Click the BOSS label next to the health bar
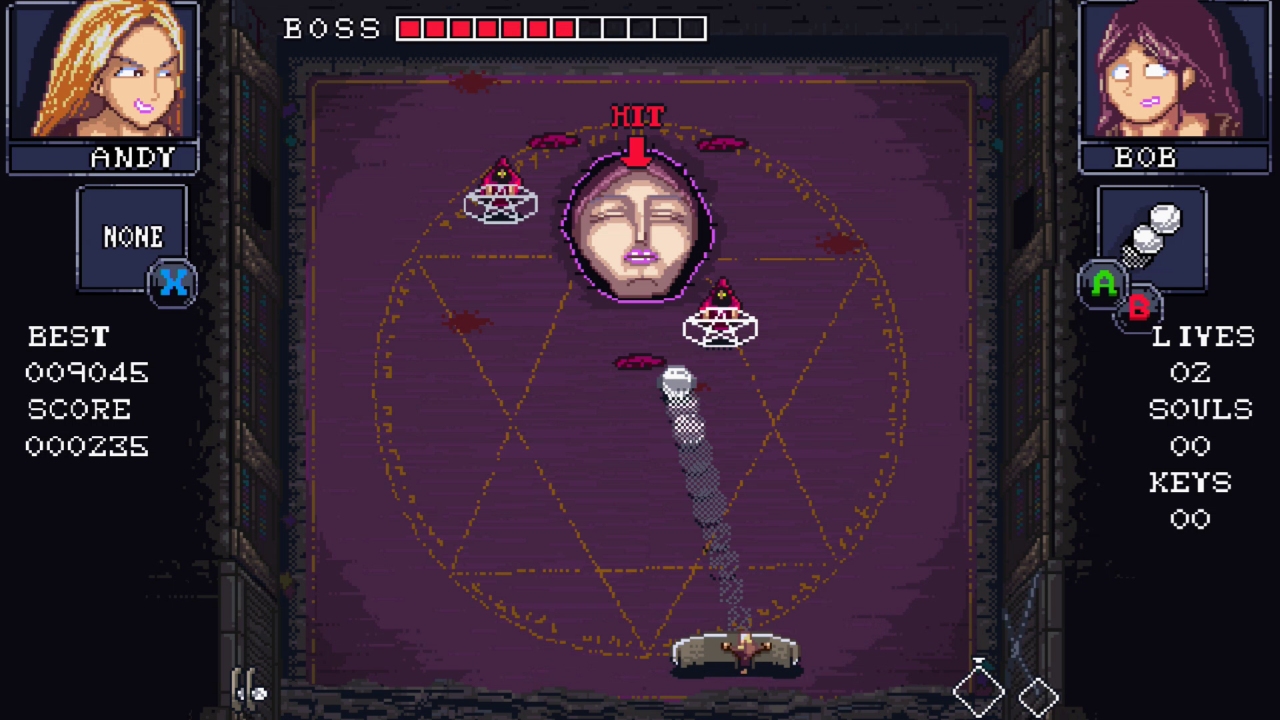This screenshot has width=1280, height=720. (x=330, y=28)
